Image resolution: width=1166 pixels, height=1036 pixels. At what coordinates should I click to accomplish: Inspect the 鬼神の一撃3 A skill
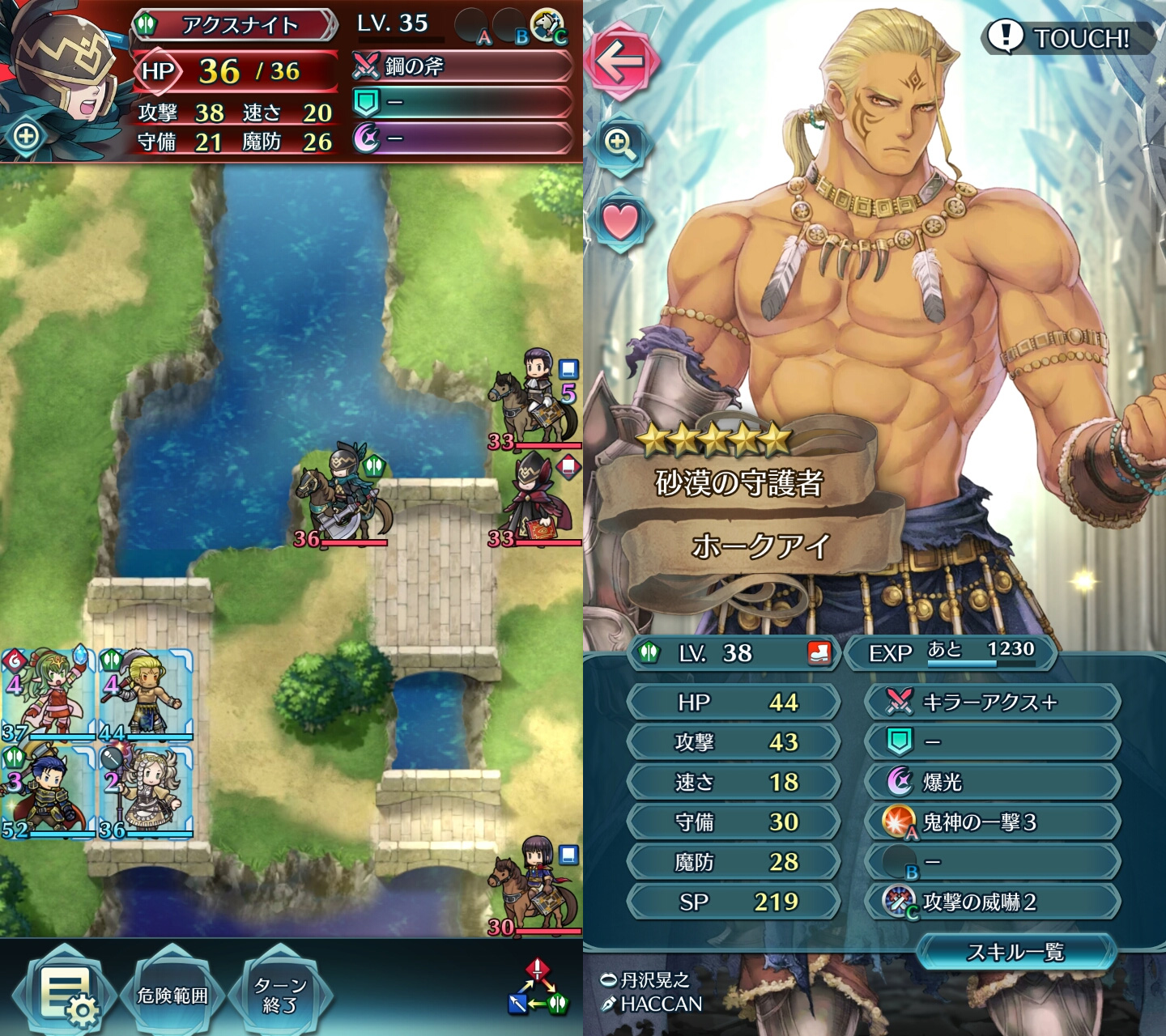coord(993,822)
